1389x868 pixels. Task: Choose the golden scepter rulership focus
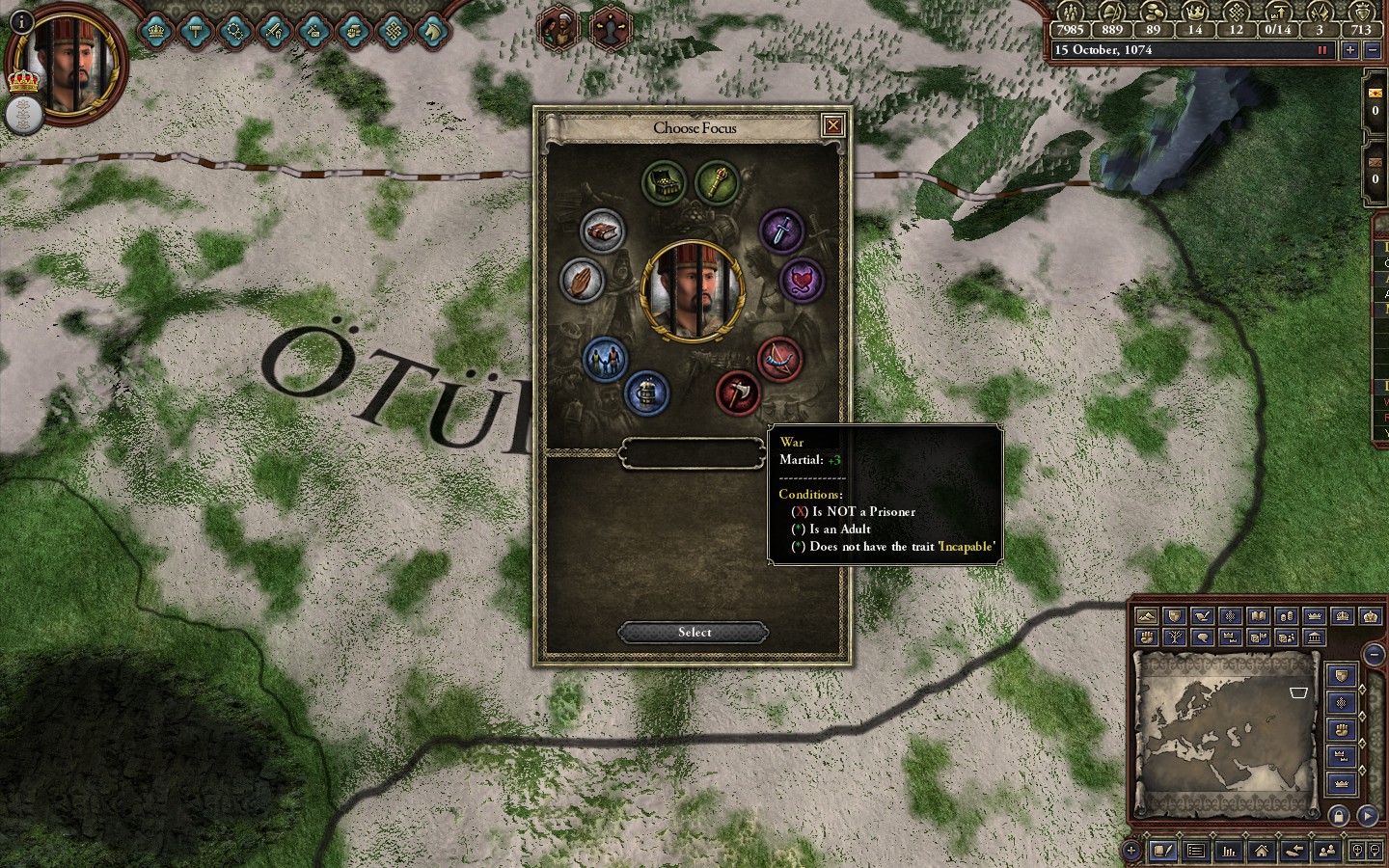tap(717, 181)
